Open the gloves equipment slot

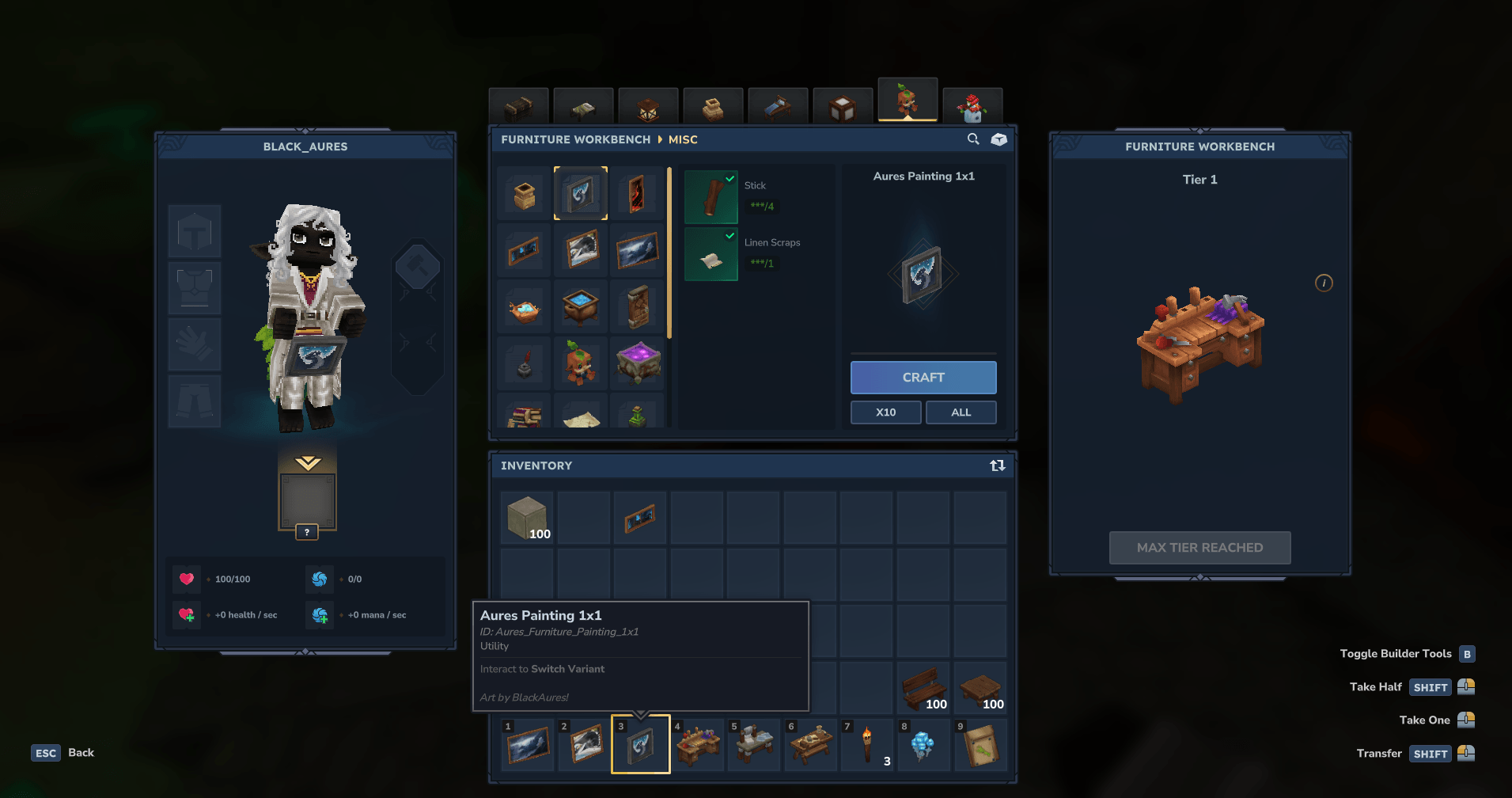(x=195, y=344)
